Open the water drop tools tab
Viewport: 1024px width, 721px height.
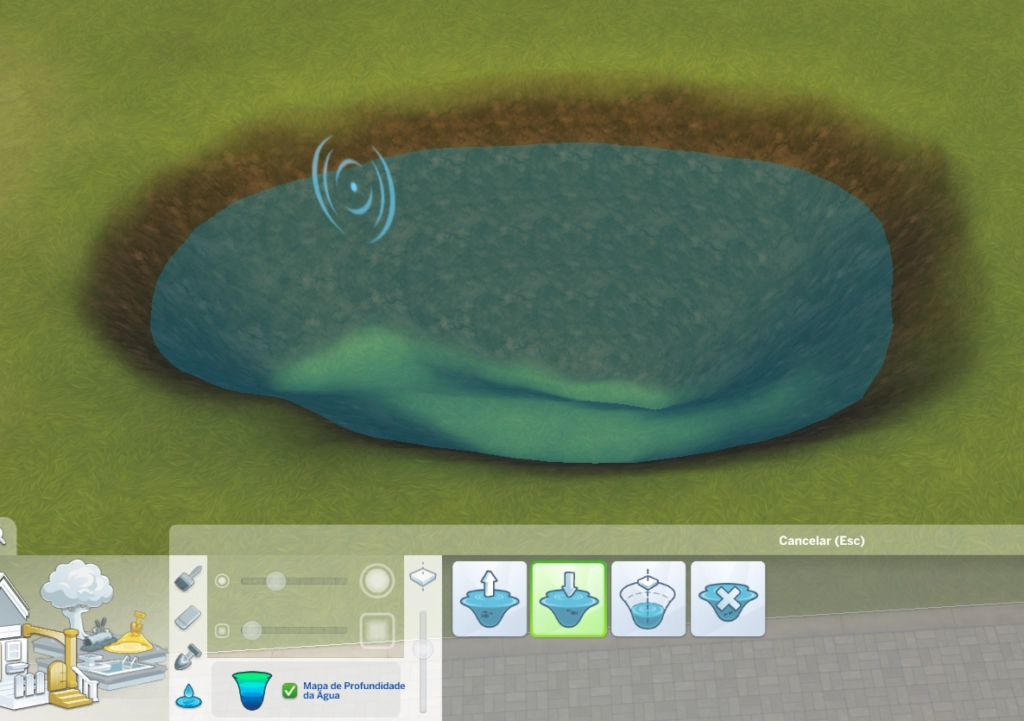[x=188, y=695]
